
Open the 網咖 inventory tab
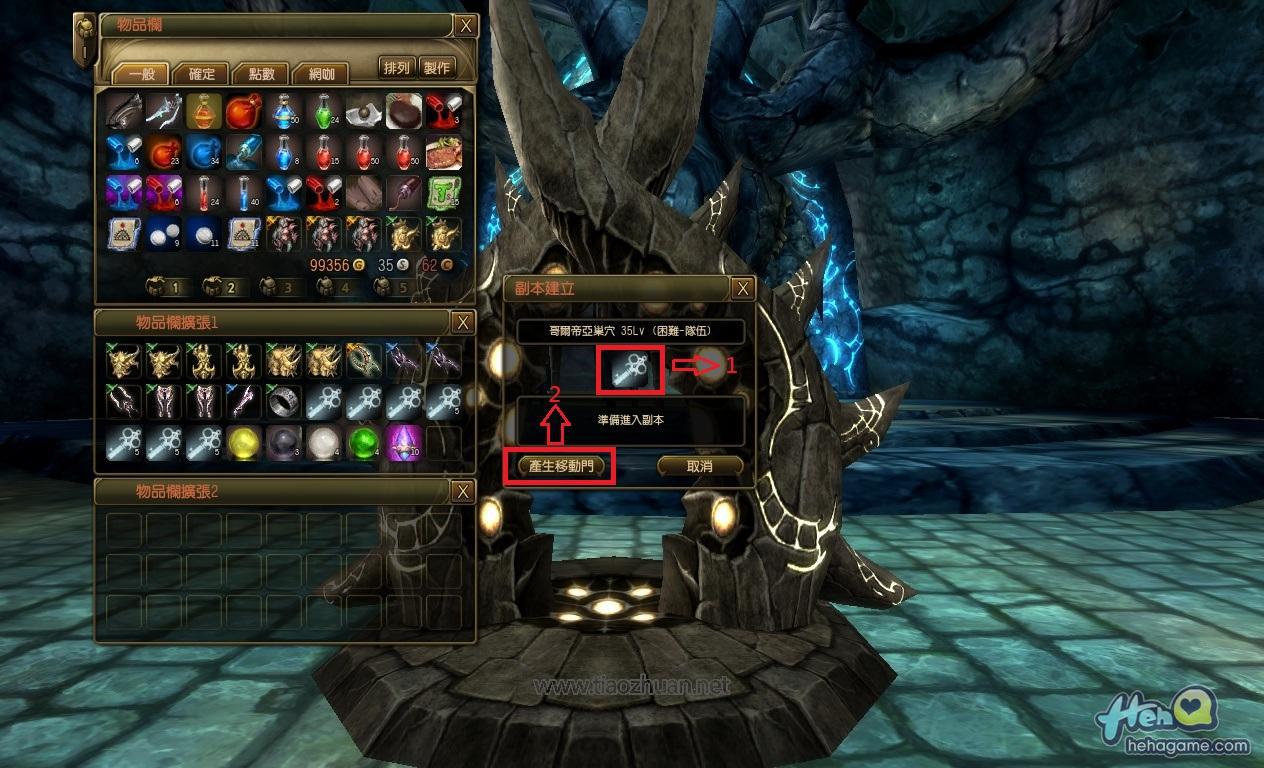pos(320,73)
